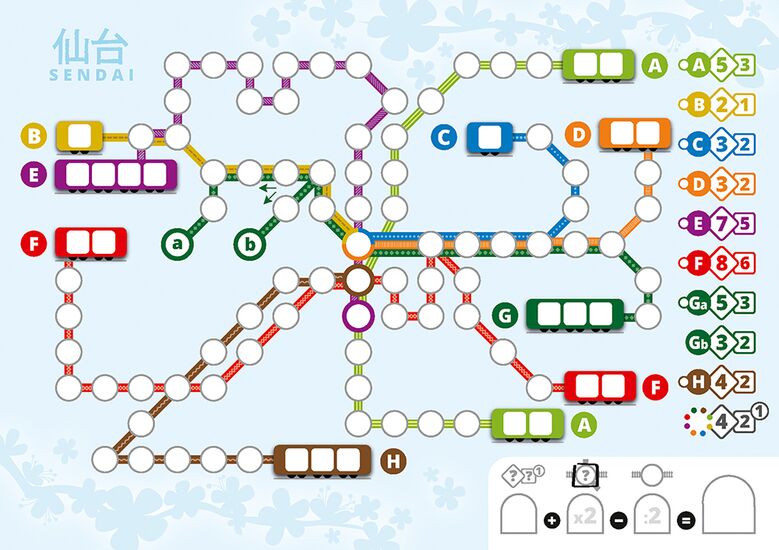Mark the purple-ringed transfer station
This screenshot has height=550, width=779.
pyautogui.click(x=358, y=317)
